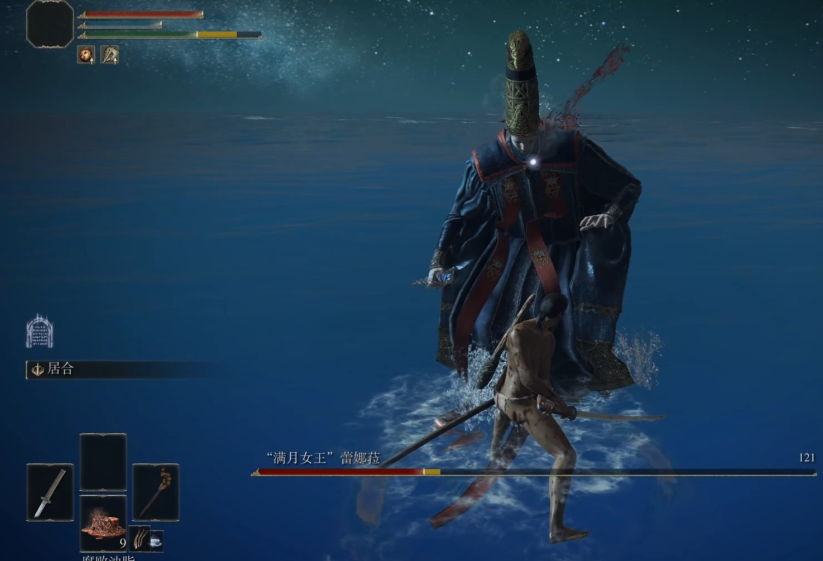Screen dimensions: 823x561
Task: Click the white gate-shaped summoning icon
Action: [x=39, y=331]
